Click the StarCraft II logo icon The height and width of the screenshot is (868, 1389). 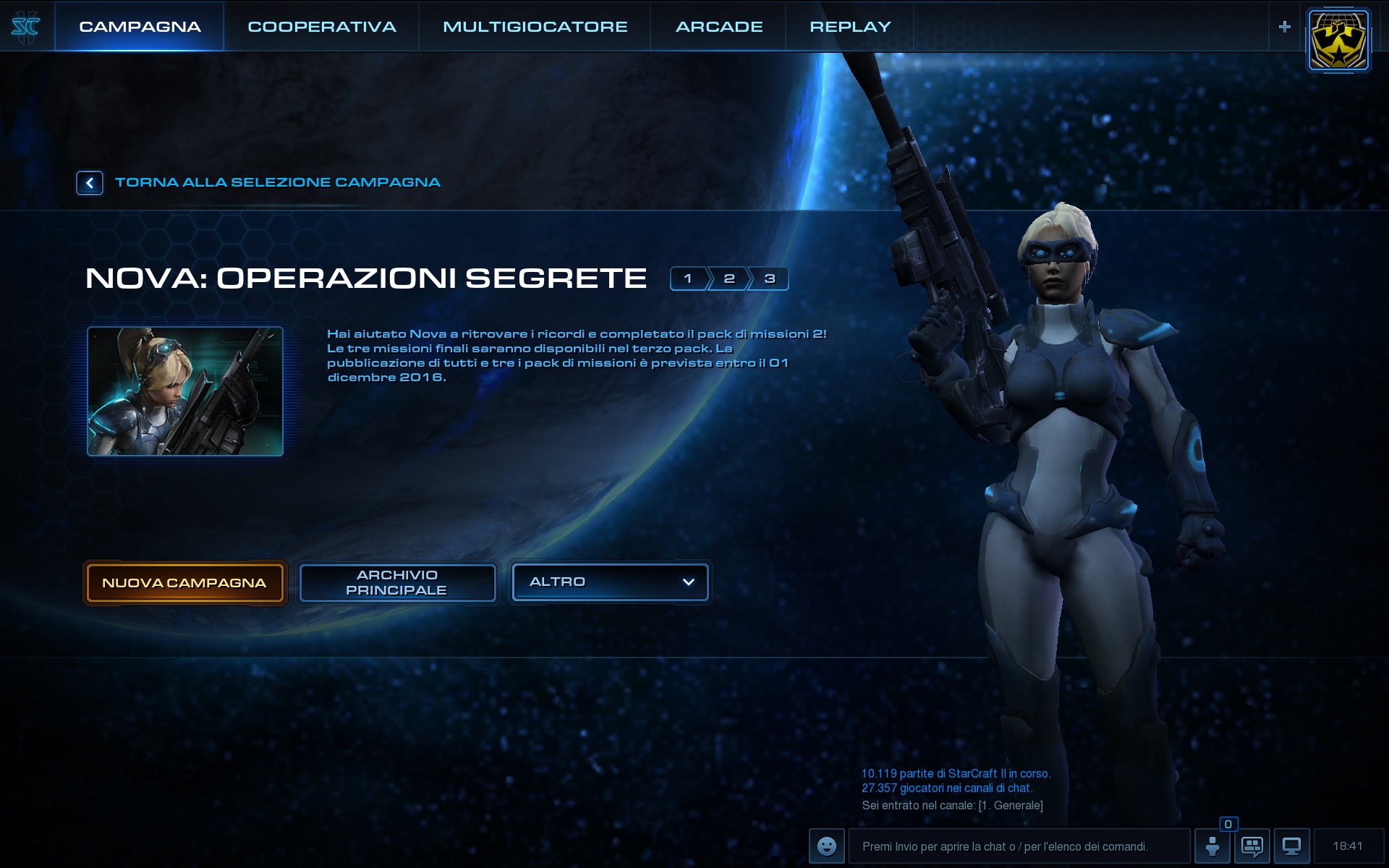click(x=26, y=27)
